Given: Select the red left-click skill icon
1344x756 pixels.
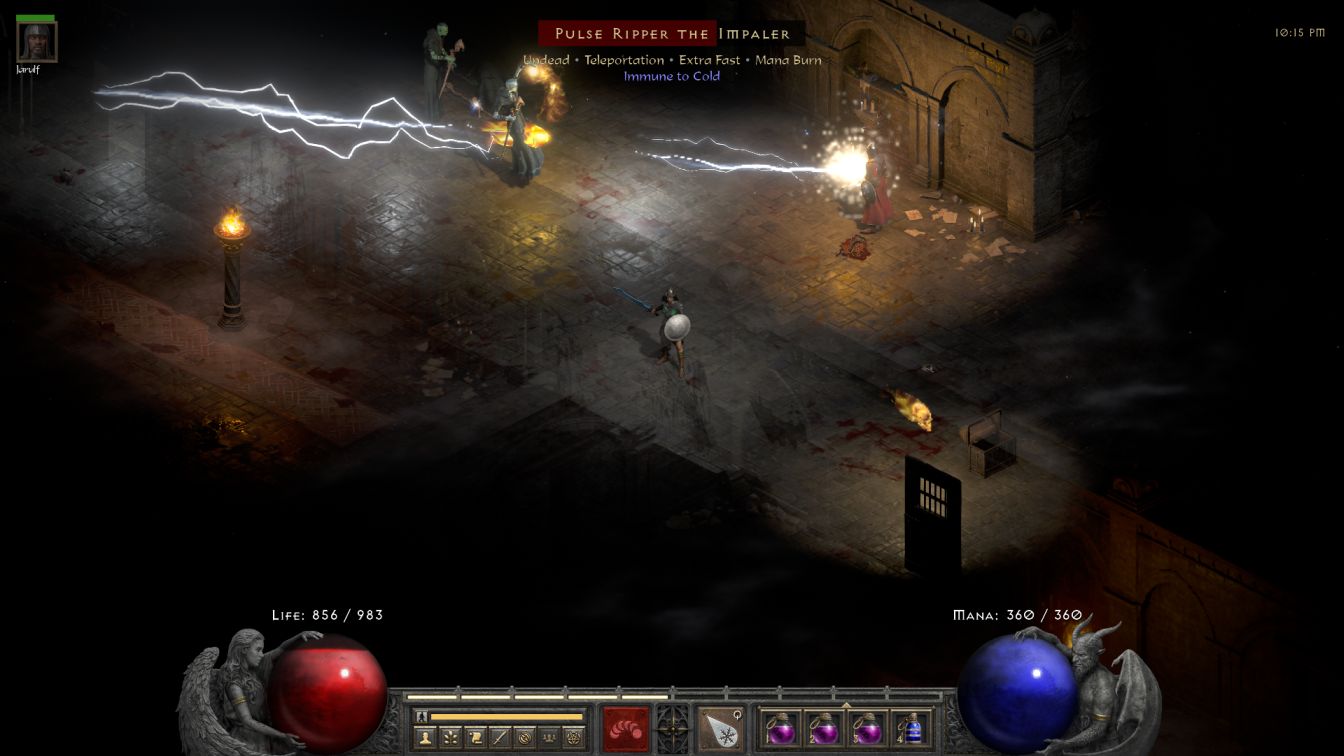Looking at the screenshot, I should 625,728.
